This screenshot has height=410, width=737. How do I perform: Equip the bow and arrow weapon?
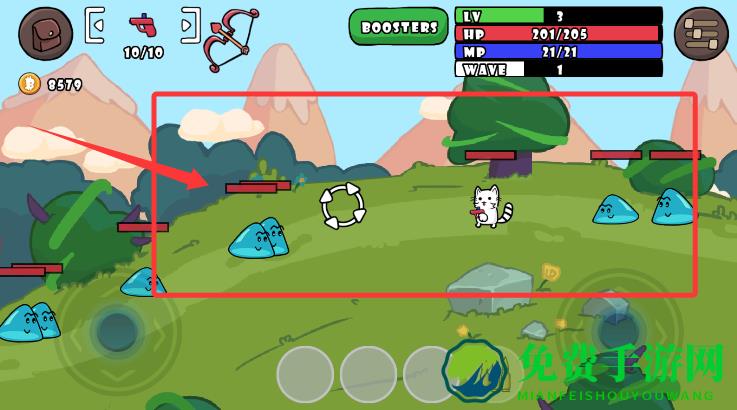pyautogui.click(x=230, y=38)
